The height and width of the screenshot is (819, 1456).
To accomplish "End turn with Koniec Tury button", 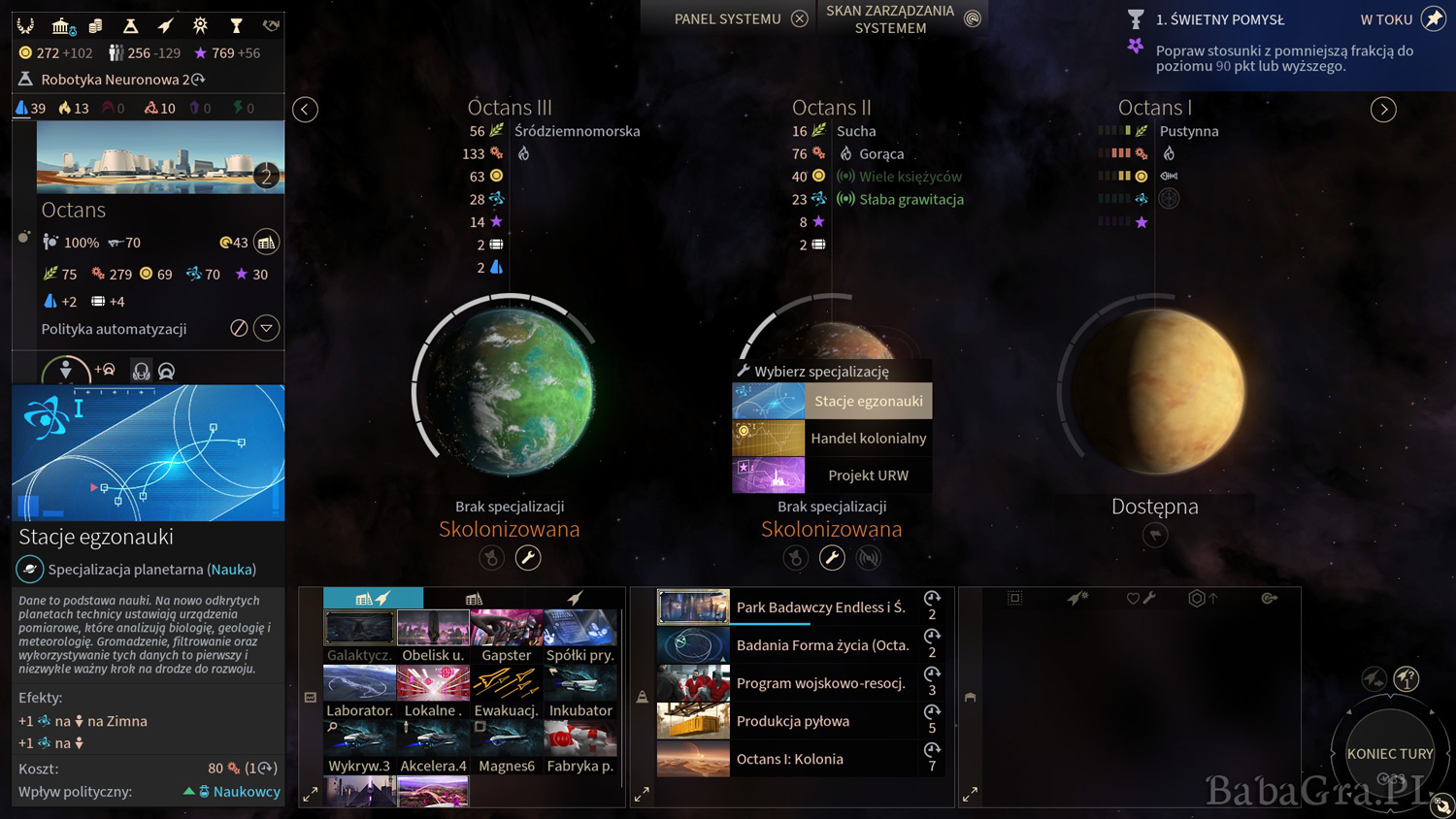I will (1389, 753).
